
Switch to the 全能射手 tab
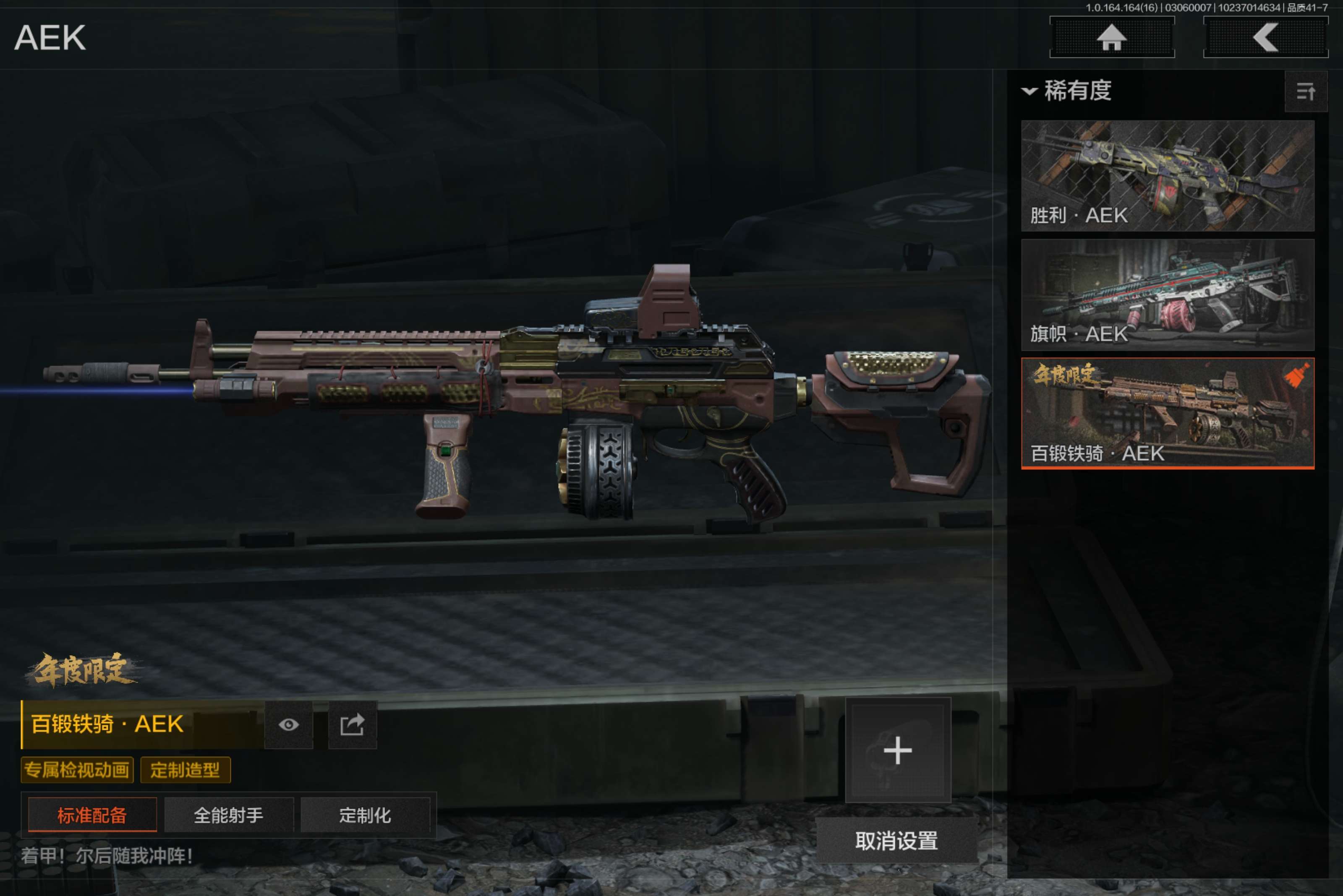[229, 815]
